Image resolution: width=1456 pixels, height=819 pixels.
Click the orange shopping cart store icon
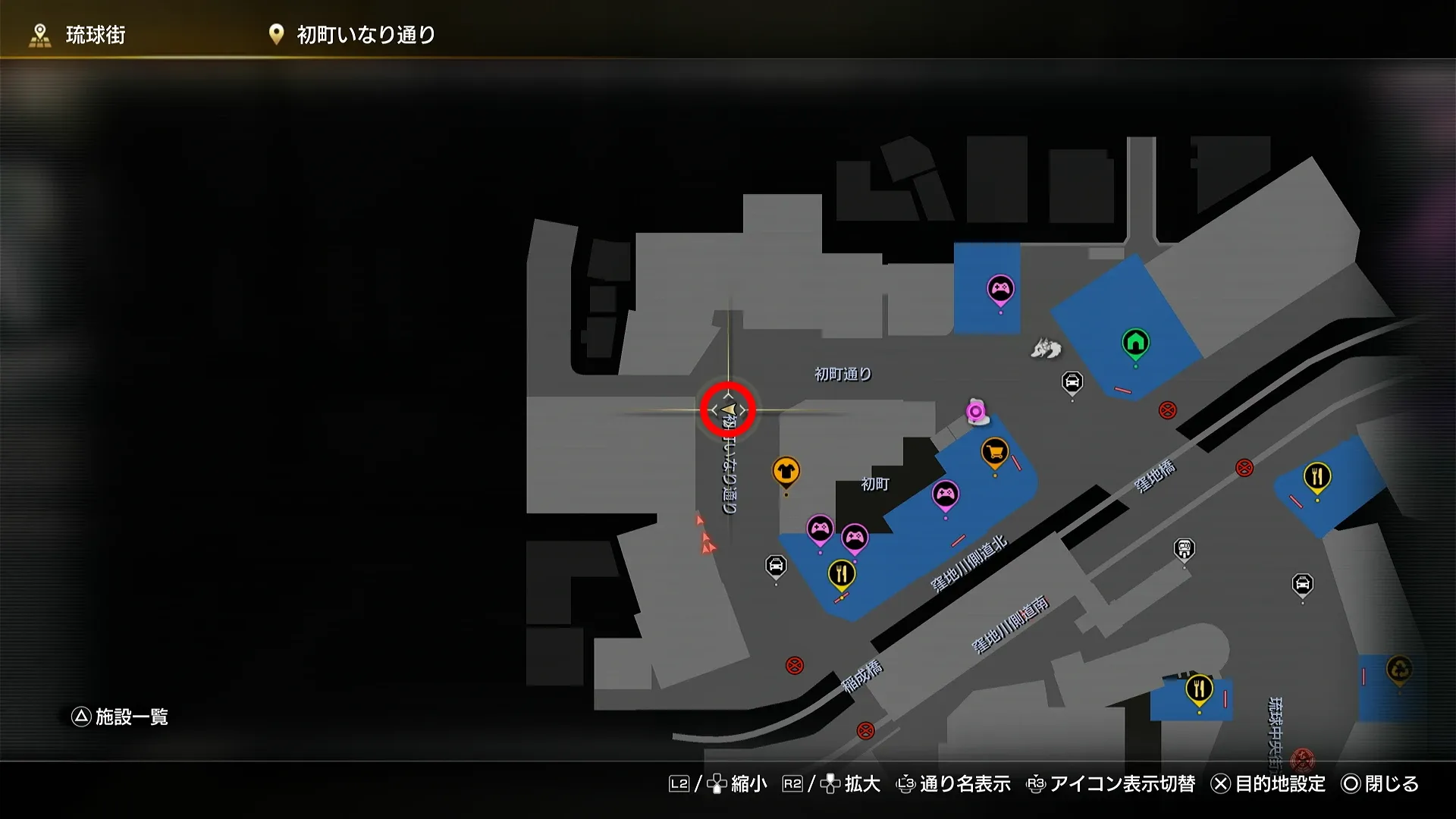(994, 452)
